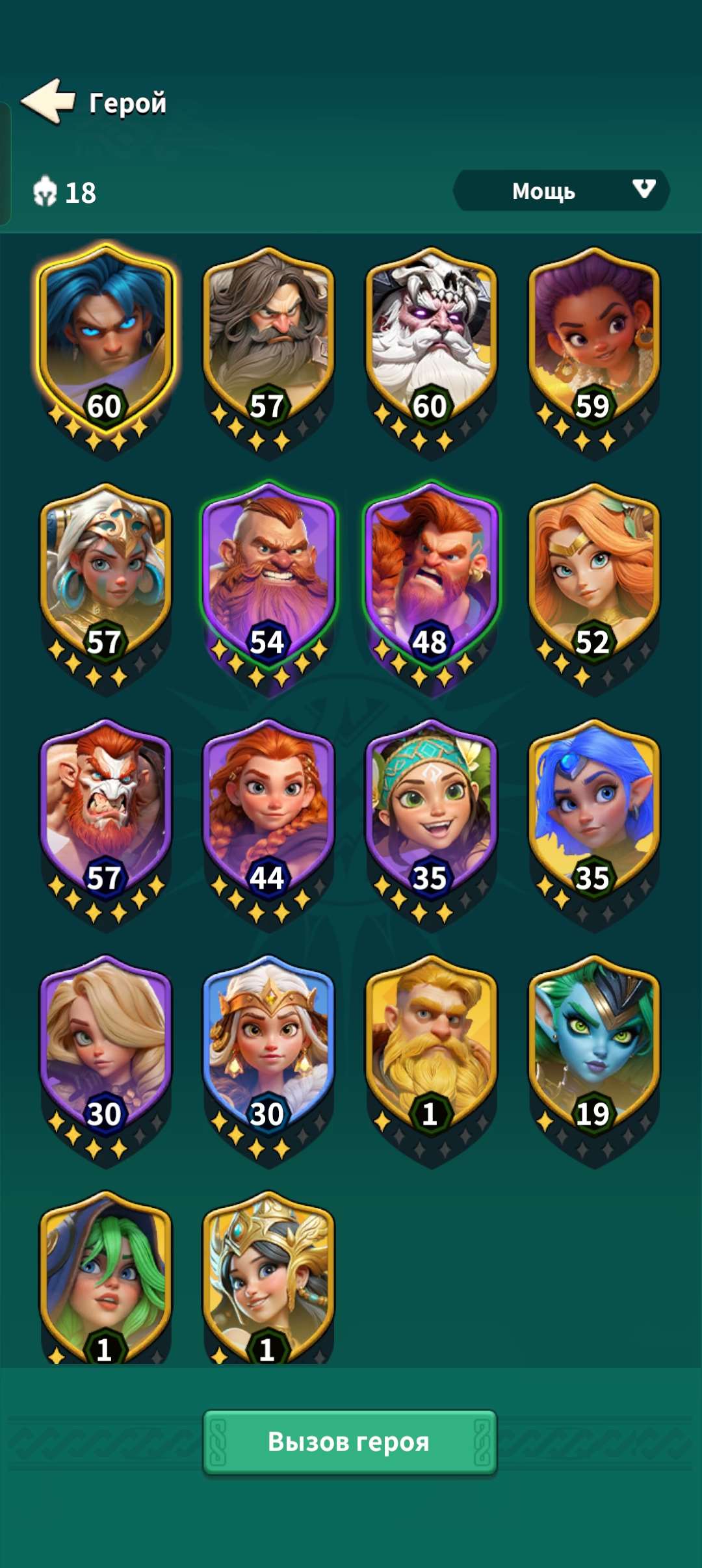Go back using the arrow beside Герой
This screenshot has width=702, height=1568.
49,101
